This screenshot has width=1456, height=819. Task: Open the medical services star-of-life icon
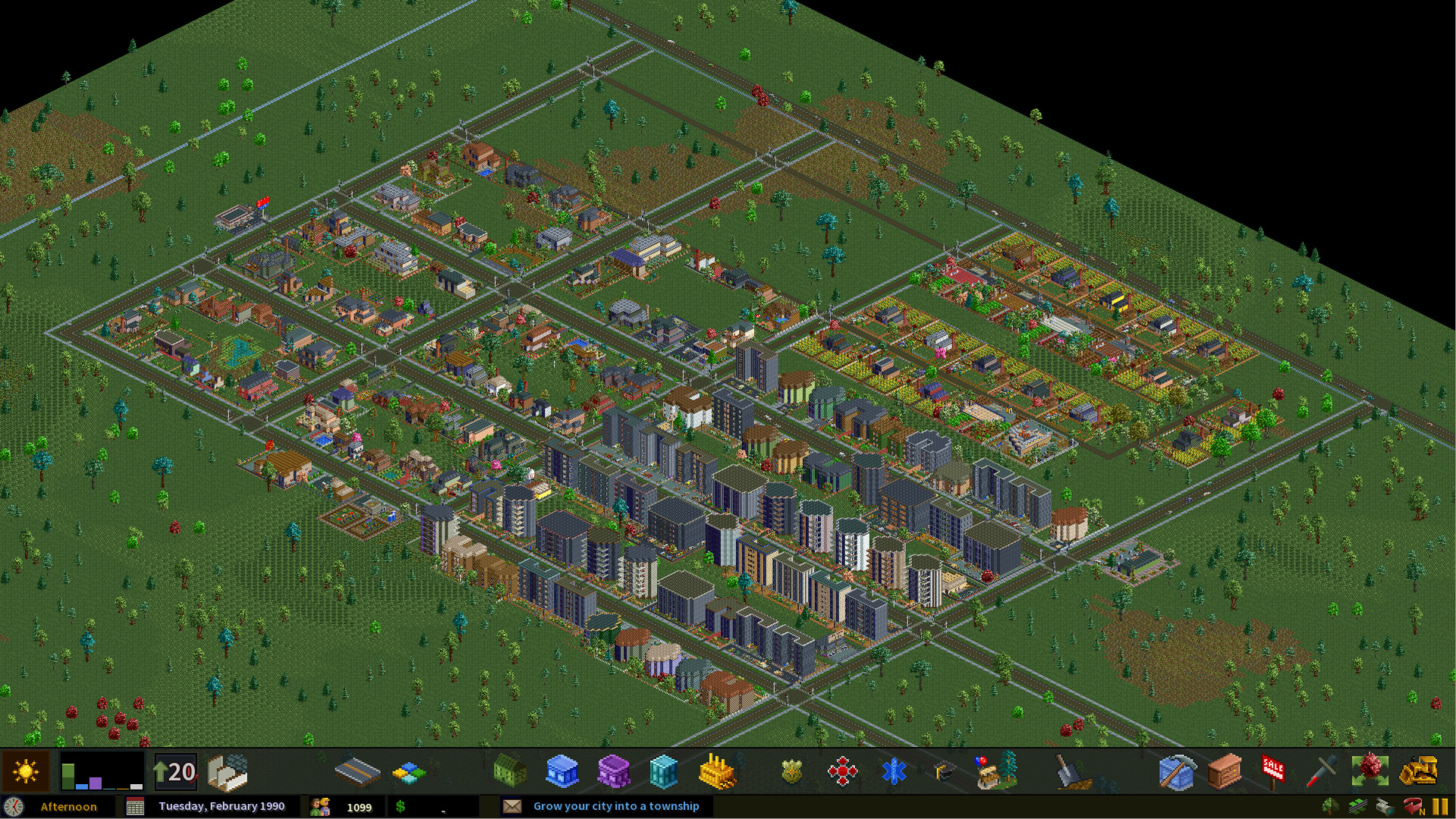895,771
